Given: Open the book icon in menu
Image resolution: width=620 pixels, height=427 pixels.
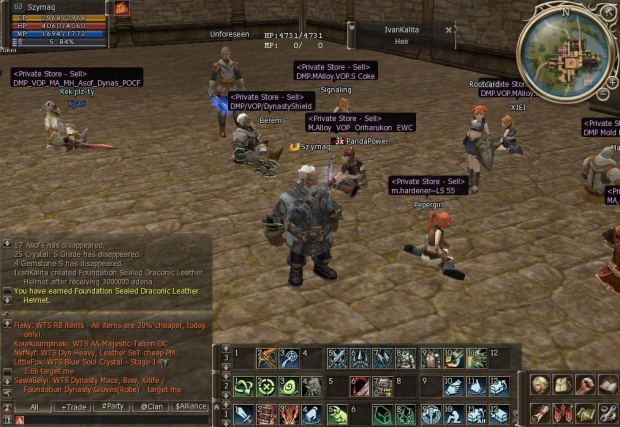Looking at the screenshot, I should (607, 386).
